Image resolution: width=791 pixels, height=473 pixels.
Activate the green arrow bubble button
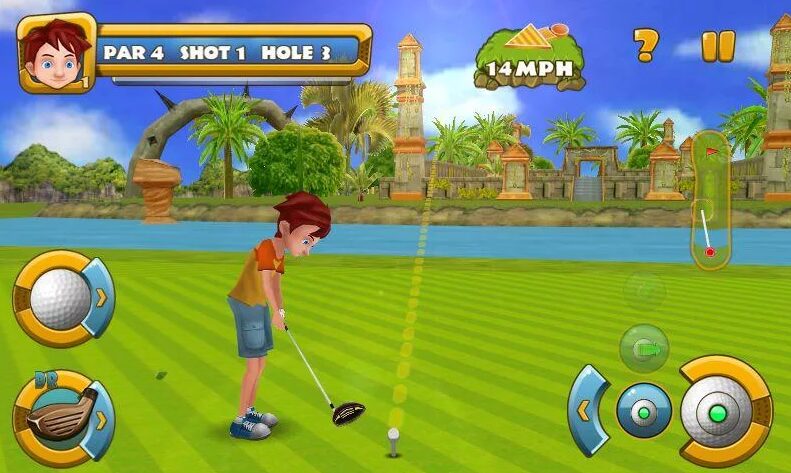pyautogui.click(x=644, y=348)
